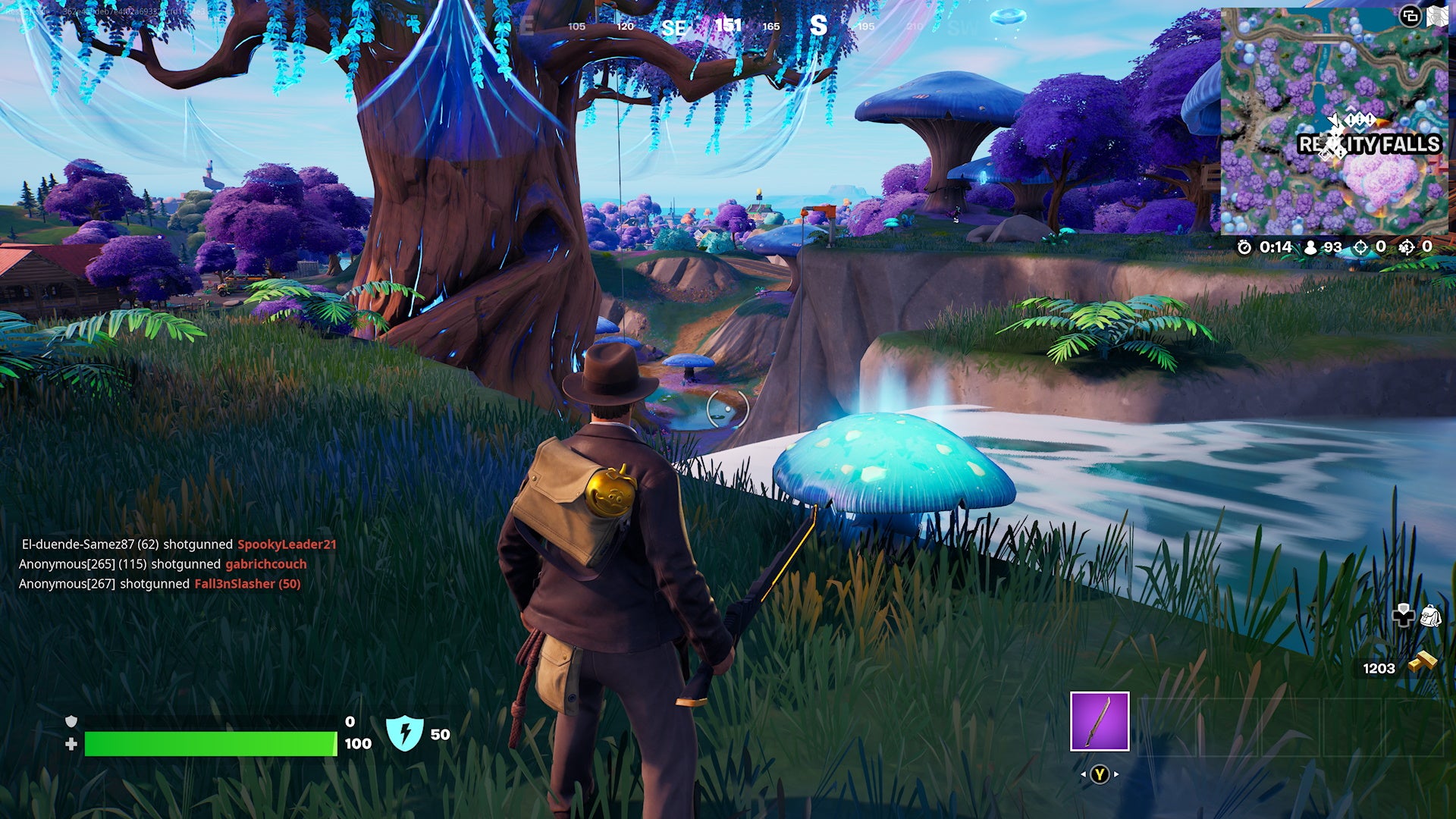The height and width of the screenshot is (819, 1456).
Task: Toggle the lightning shield indicator above the health bar
Action: coord(403,733)
